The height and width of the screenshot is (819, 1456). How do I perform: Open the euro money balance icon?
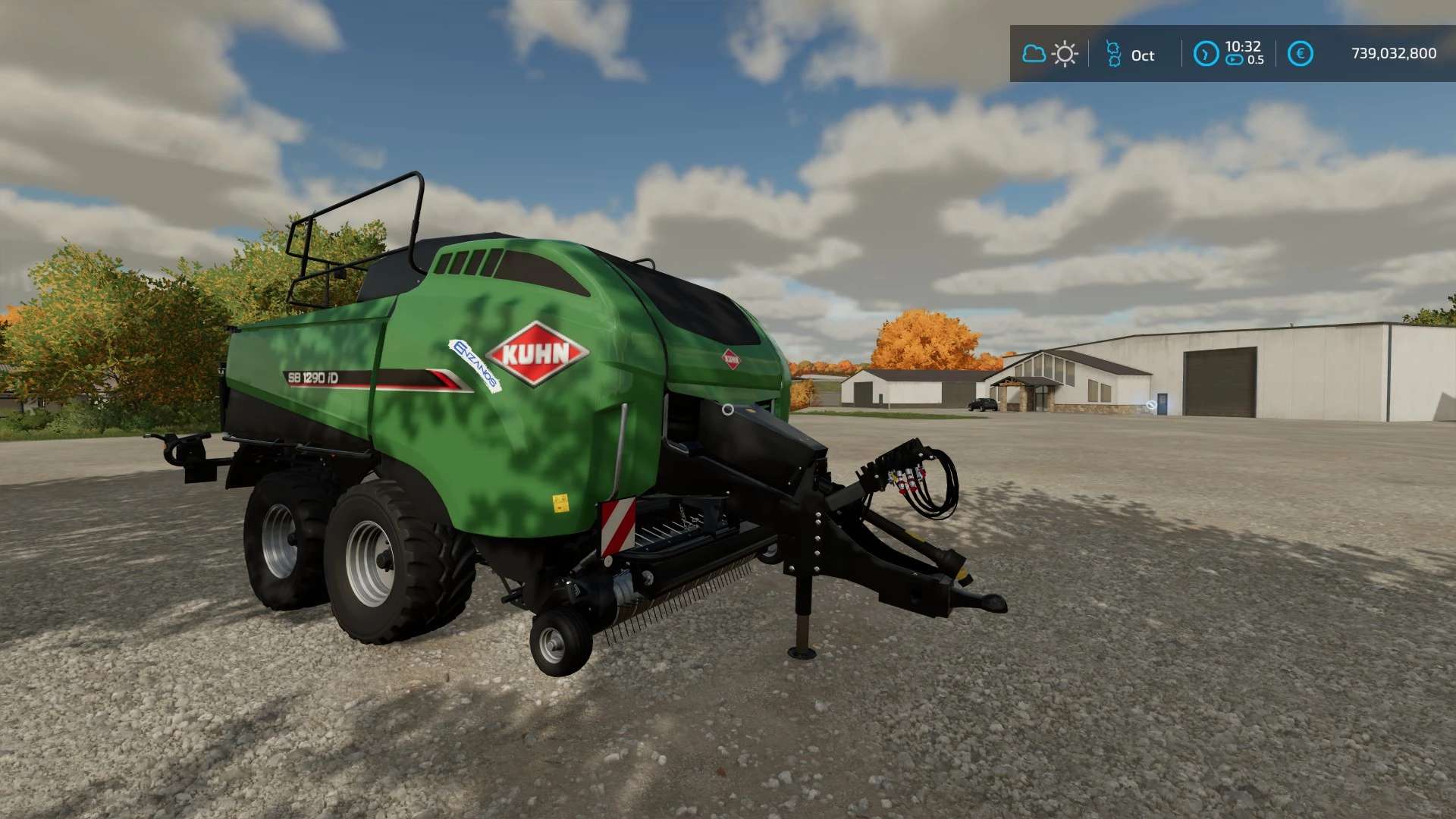[x=1300, y=54]
